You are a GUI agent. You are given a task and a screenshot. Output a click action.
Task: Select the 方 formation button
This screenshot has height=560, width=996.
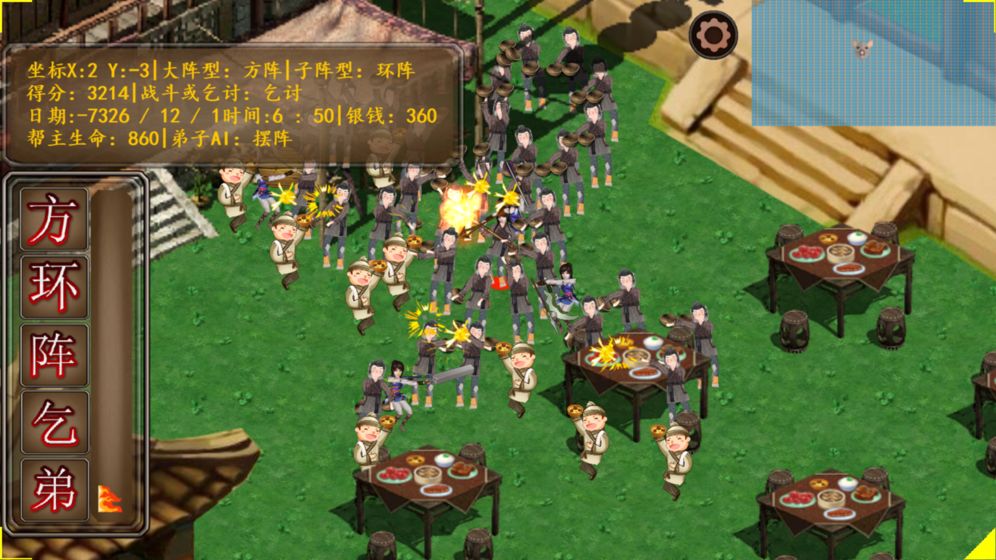(x=53, y=219)
